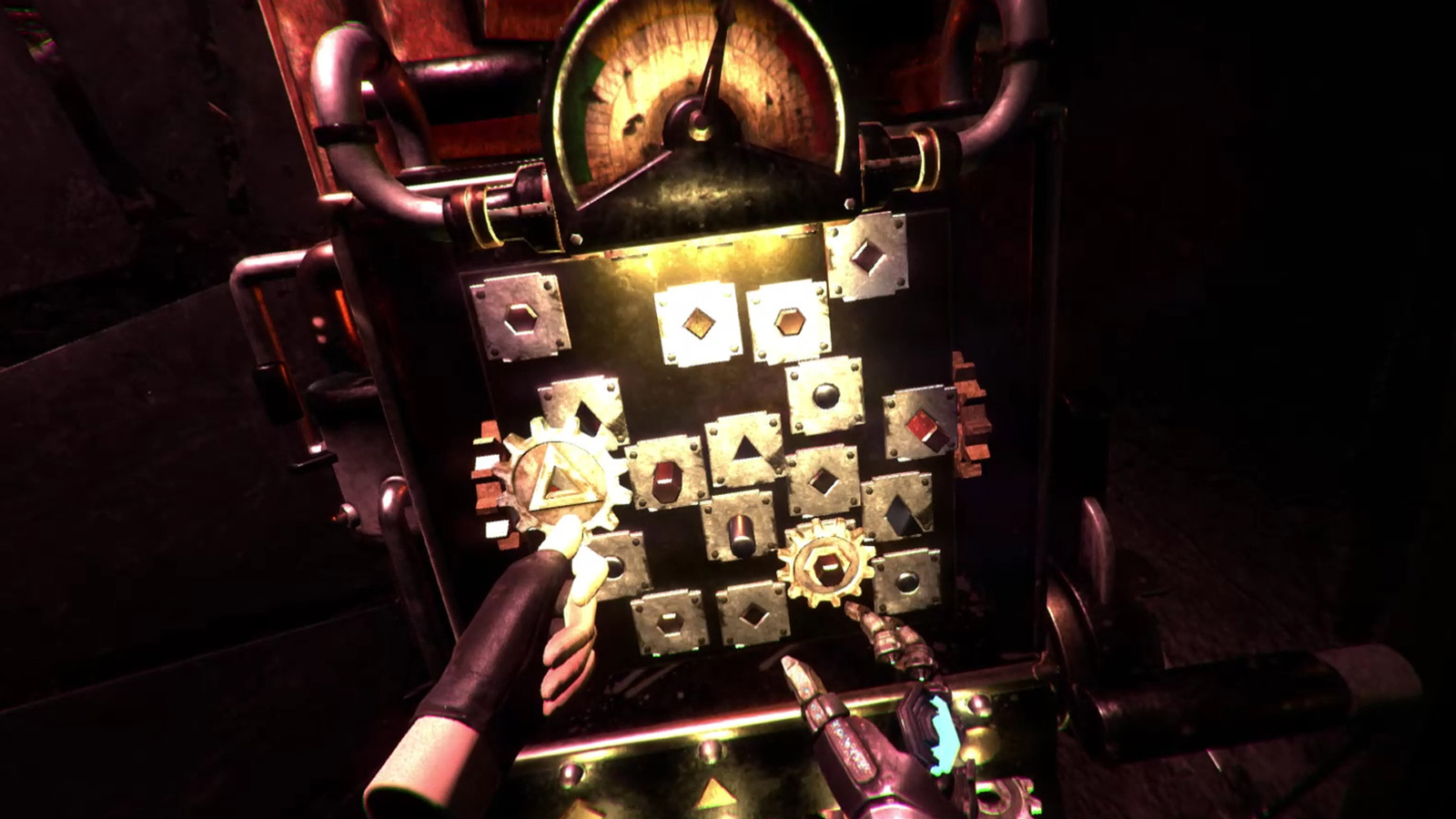Select the large gear with triangle center

click(x=556, y=480)
